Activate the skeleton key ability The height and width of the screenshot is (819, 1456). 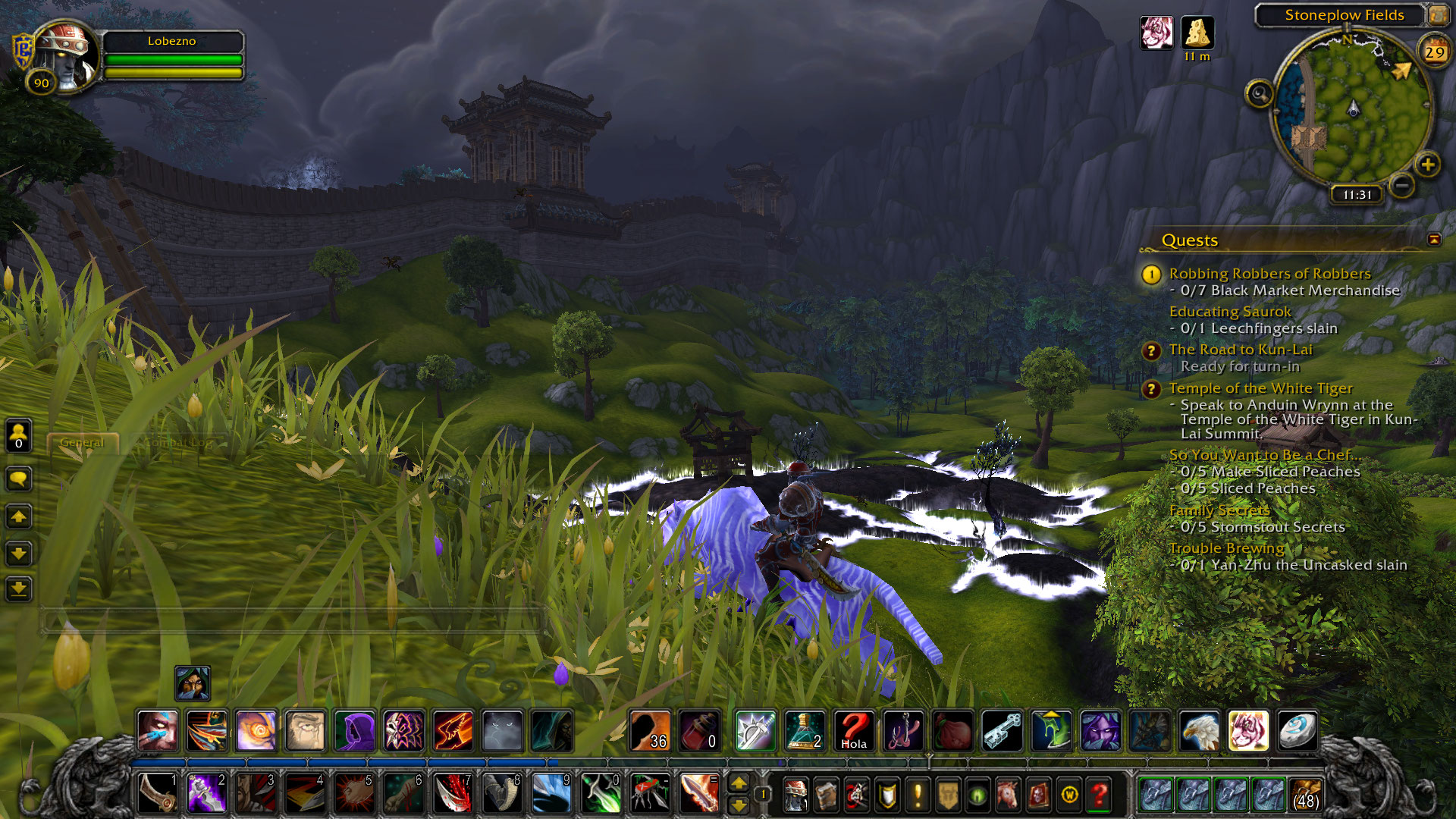[x=1002, y=731]
